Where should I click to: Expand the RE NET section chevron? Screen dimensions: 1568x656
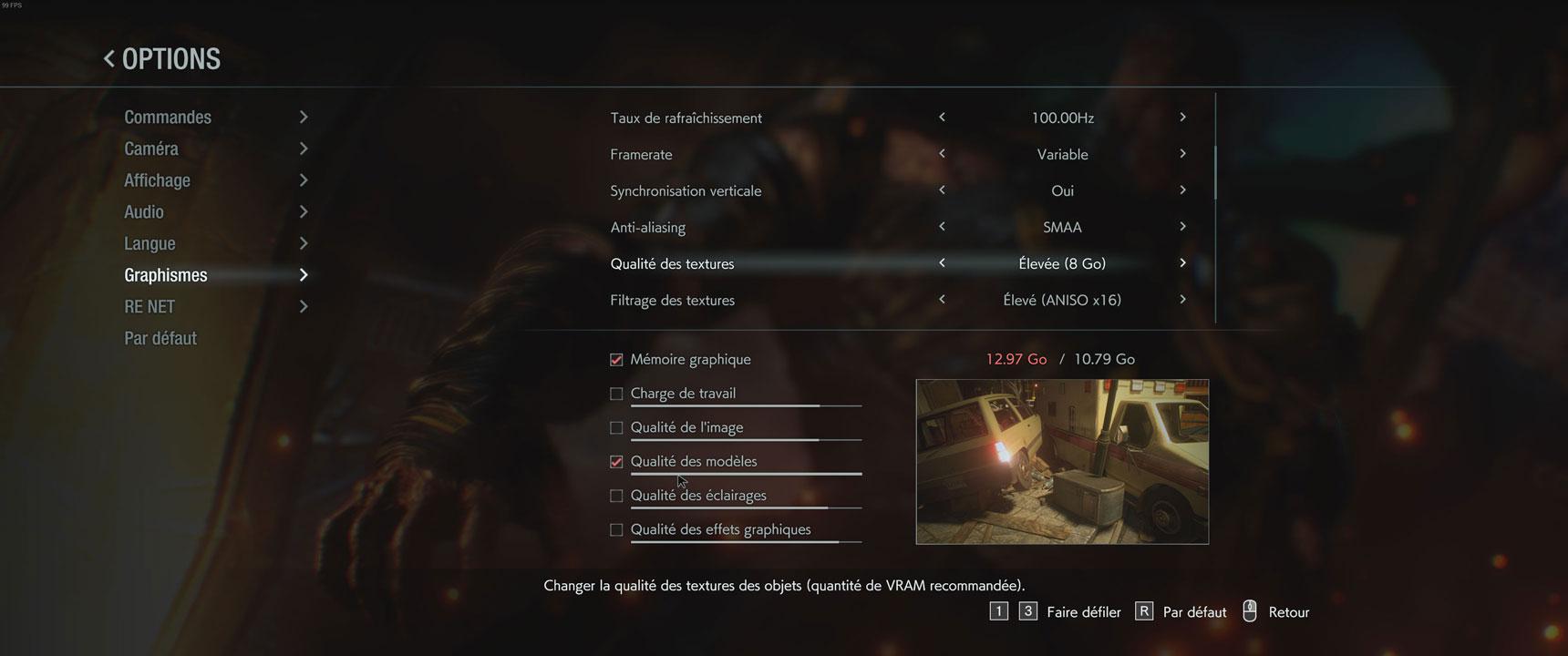[x=304, y=306]
